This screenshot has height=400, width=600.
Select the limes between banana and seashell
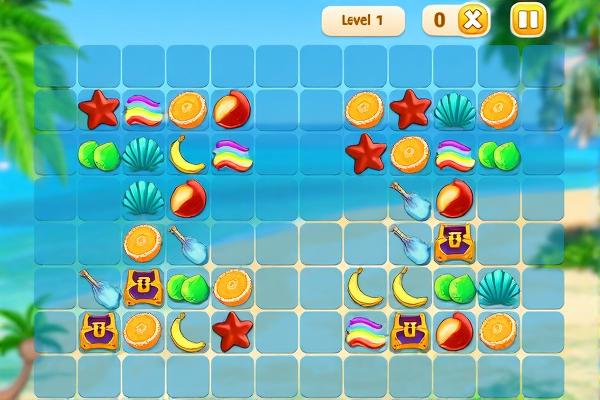[x=454, y=287]
